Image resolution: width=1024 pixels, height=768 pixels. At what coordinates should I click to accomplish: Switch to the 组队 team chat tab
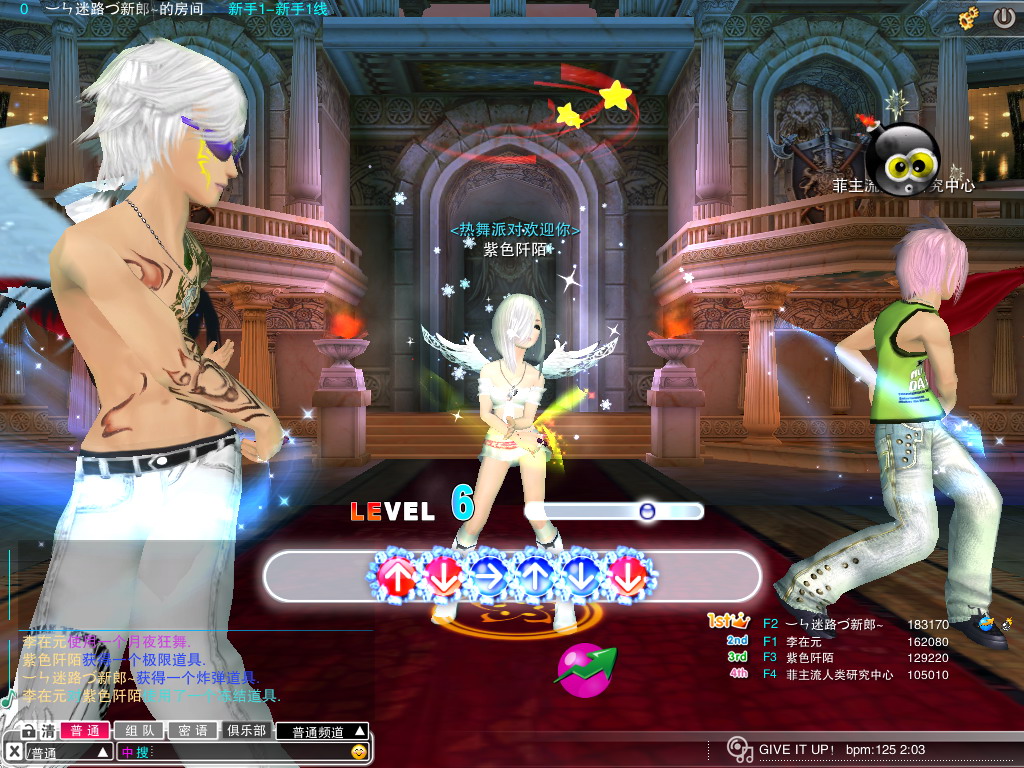(x=138, y=731)
